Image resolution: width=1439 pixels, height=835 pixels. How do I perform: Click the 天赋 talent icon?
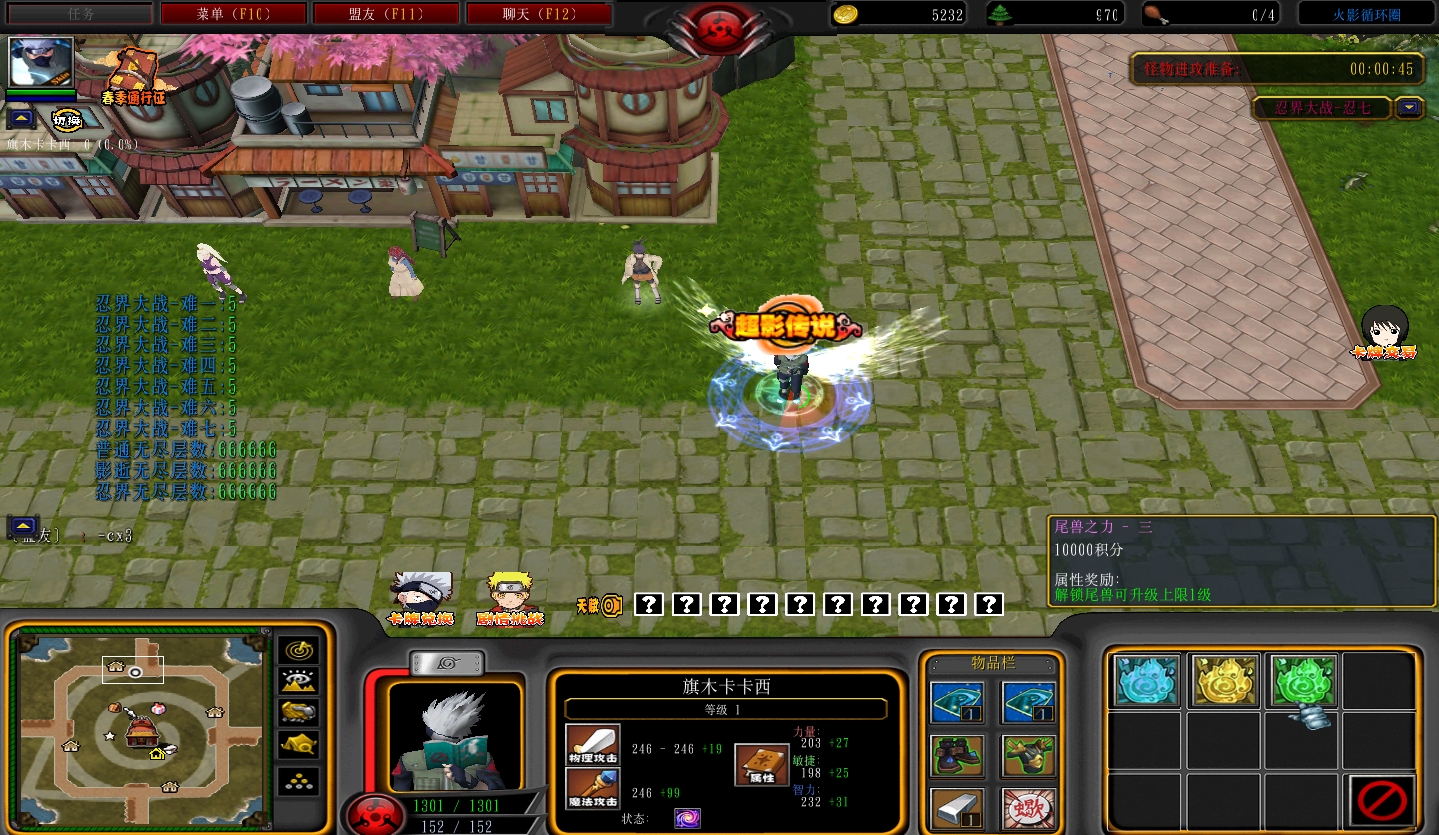(x=600, y=605)
